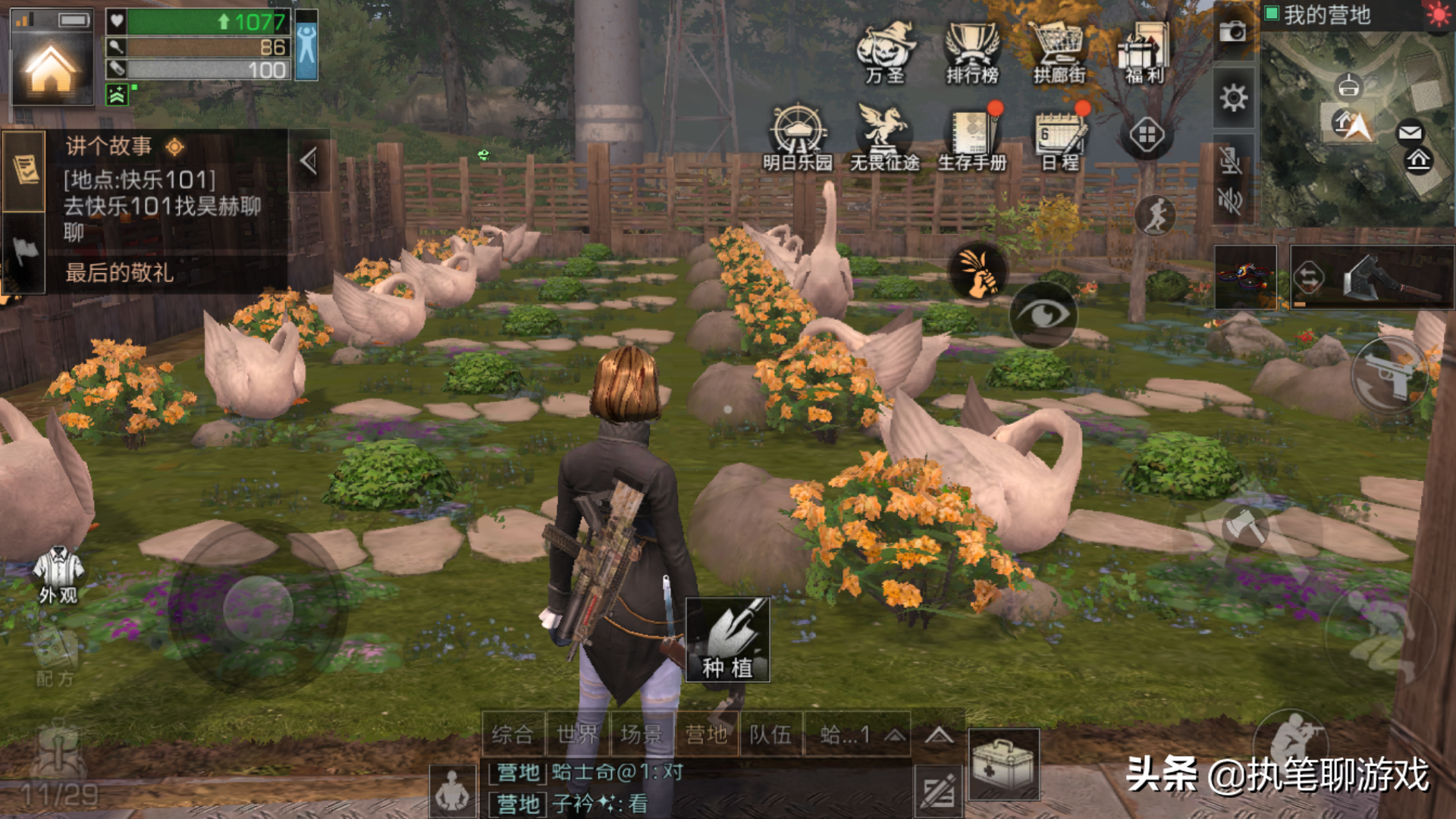Toggle the eye view button
The image size is (1456, 819).
pyautogui.click(x=1043, y=315)
